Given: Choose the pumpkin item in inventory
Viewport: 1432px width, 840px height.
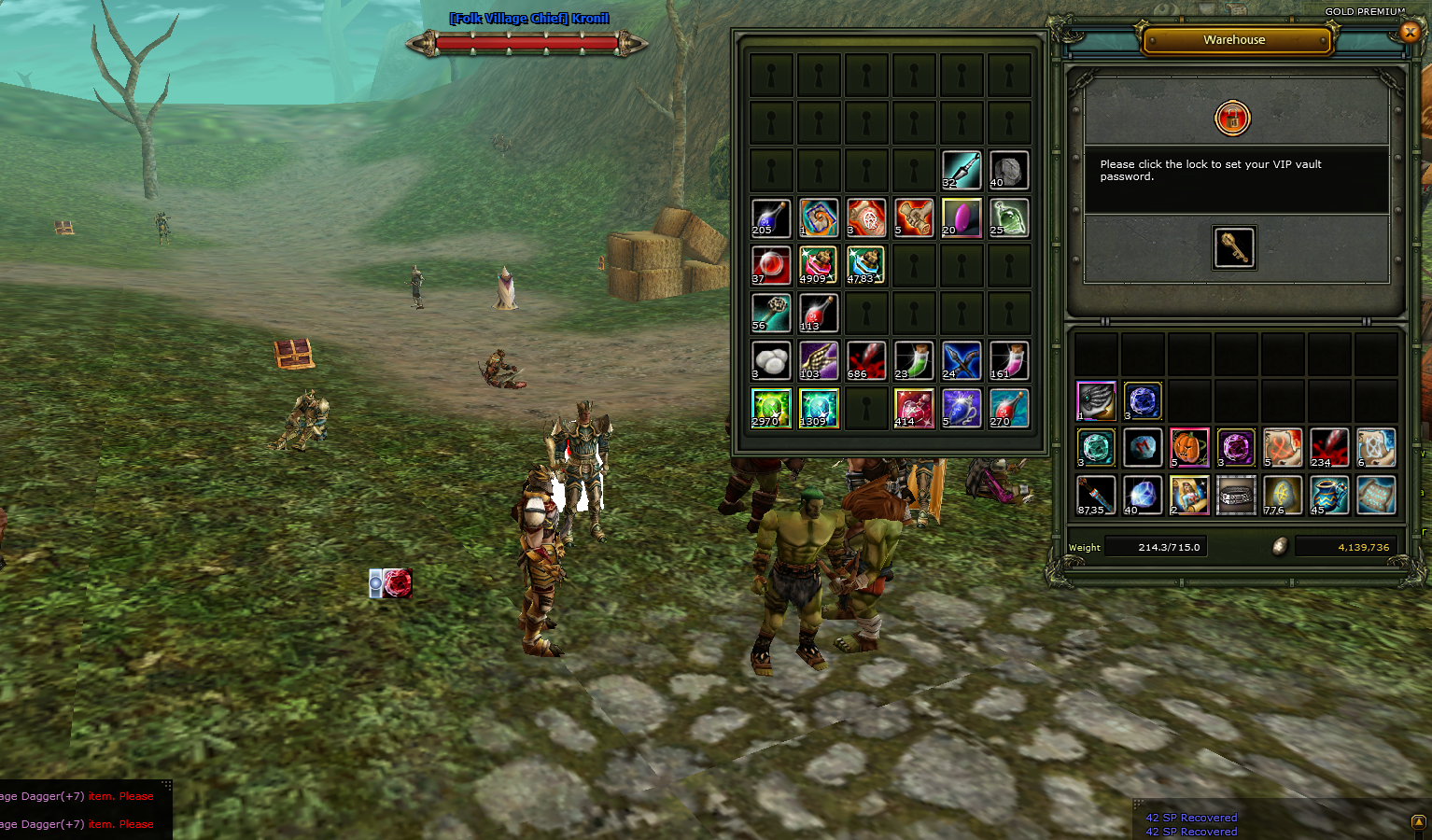Looking at the screenshot, I should point(1189,448).
